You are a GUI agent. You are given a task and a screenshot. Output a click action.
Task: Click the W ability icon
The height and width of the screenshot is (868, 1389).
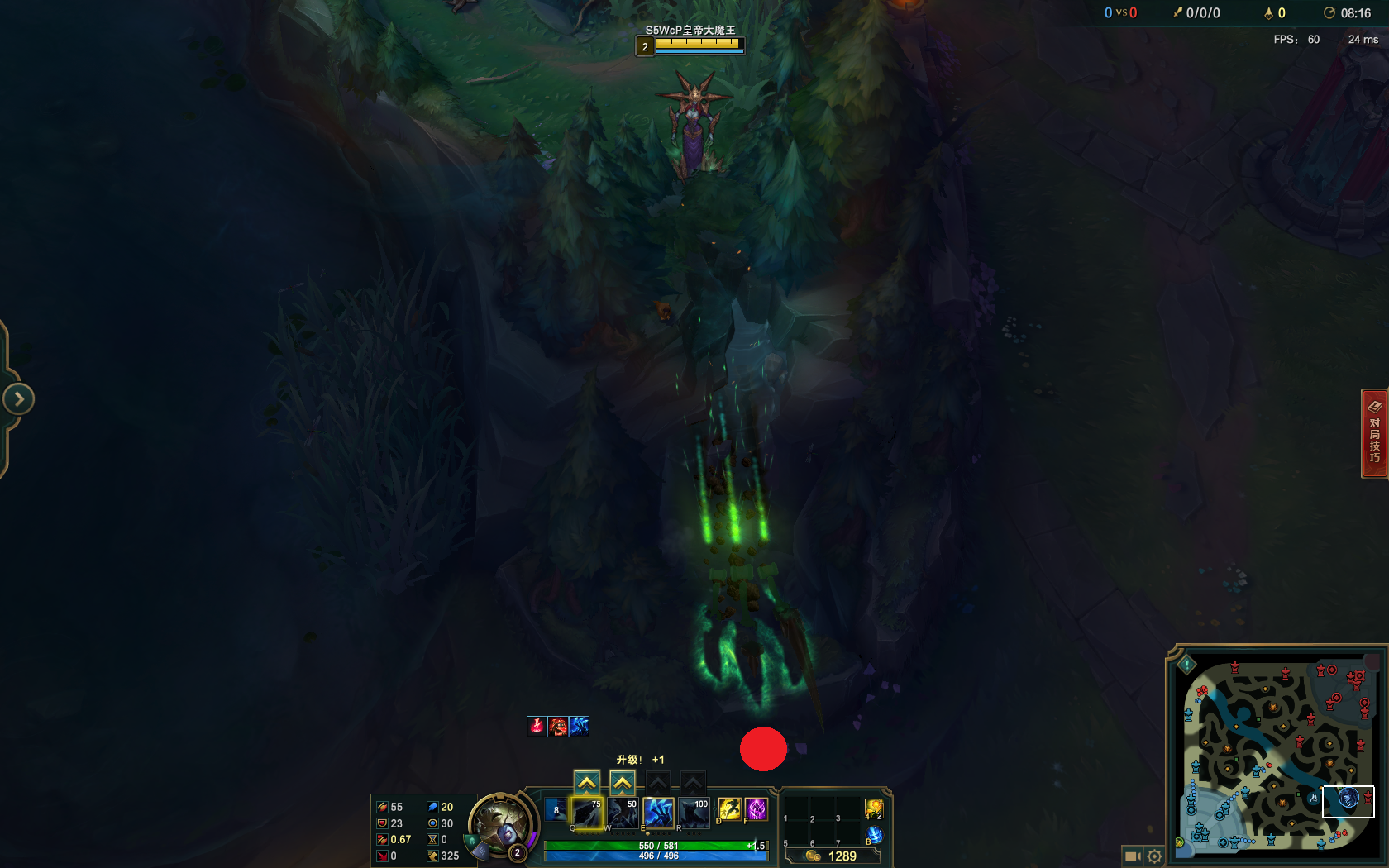[x=622, y=812]
